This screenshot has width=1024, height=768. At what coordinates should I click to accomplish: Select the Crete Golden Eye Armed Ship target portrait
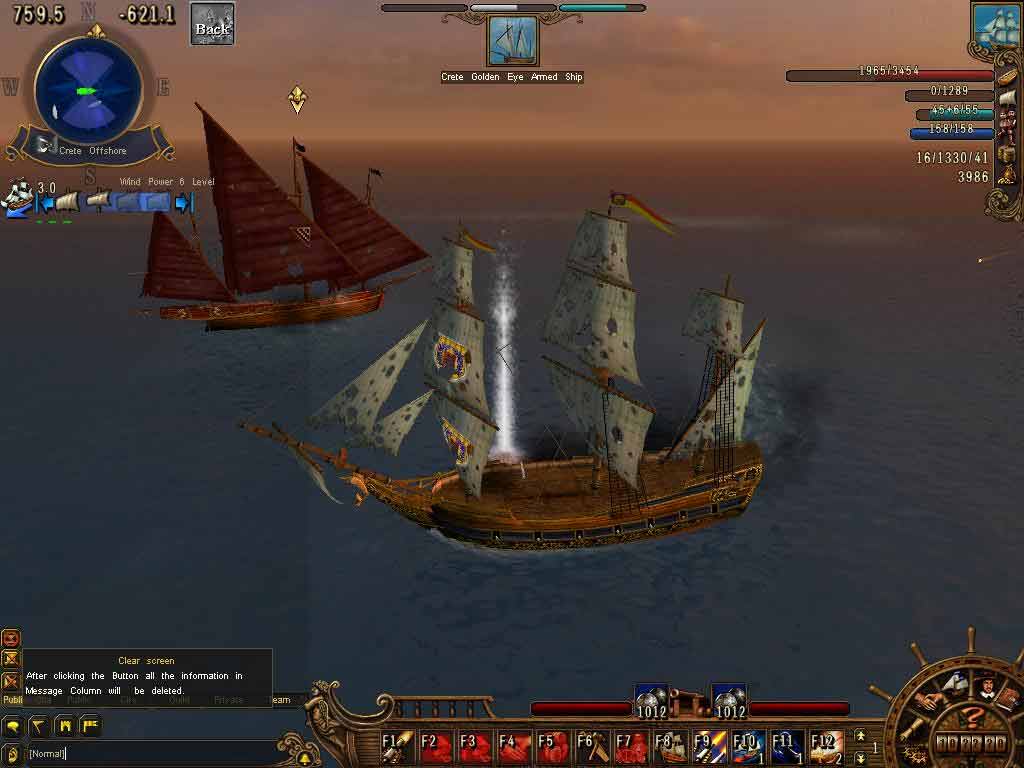[513, 41]
